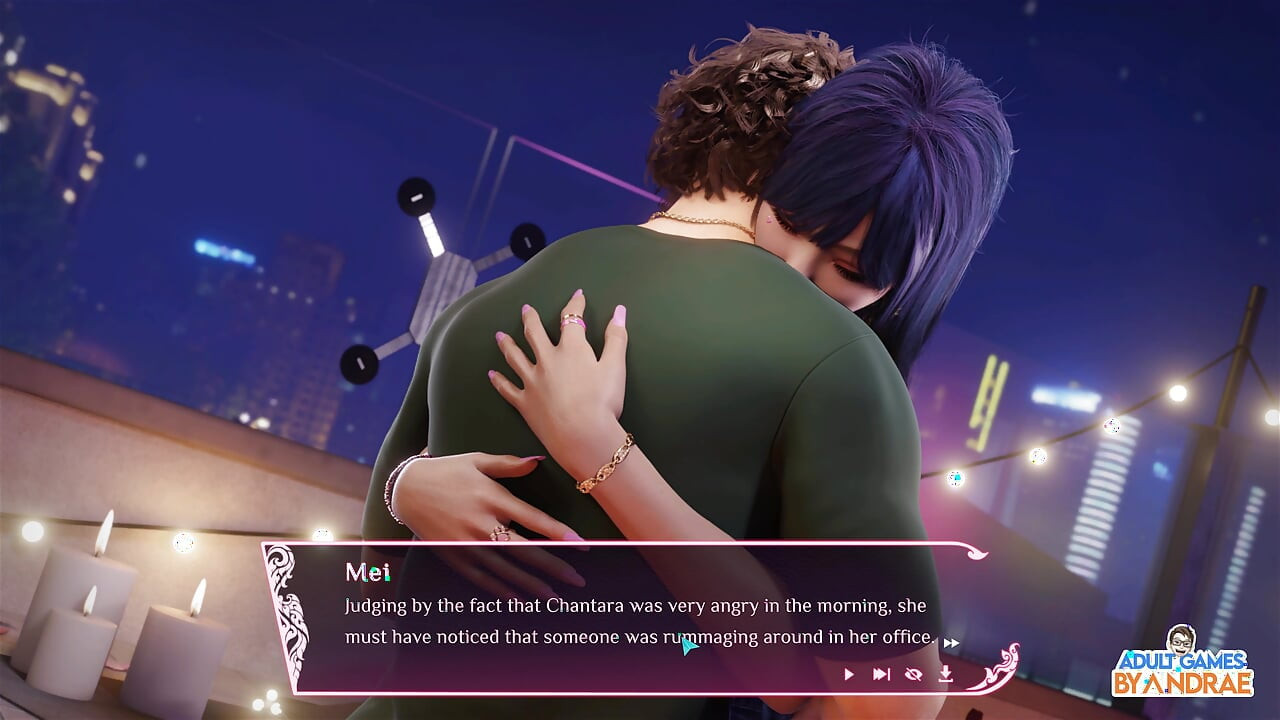Start auto-play with the play icon

[849, 675]
